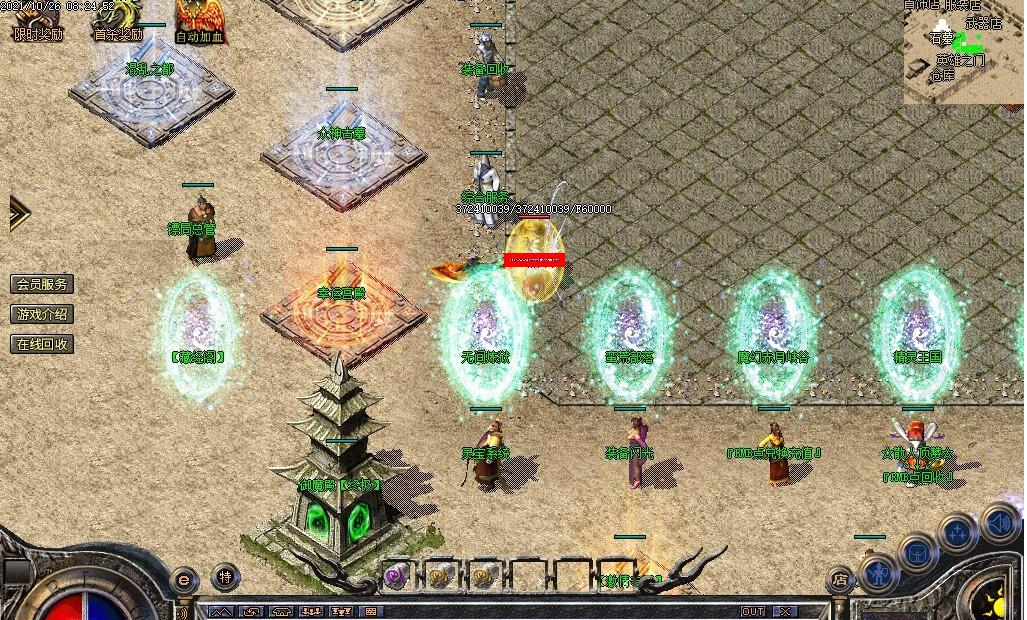Open the 店 shop button
The width and height of the screenshot is (1027, 620).
(840, 579)
